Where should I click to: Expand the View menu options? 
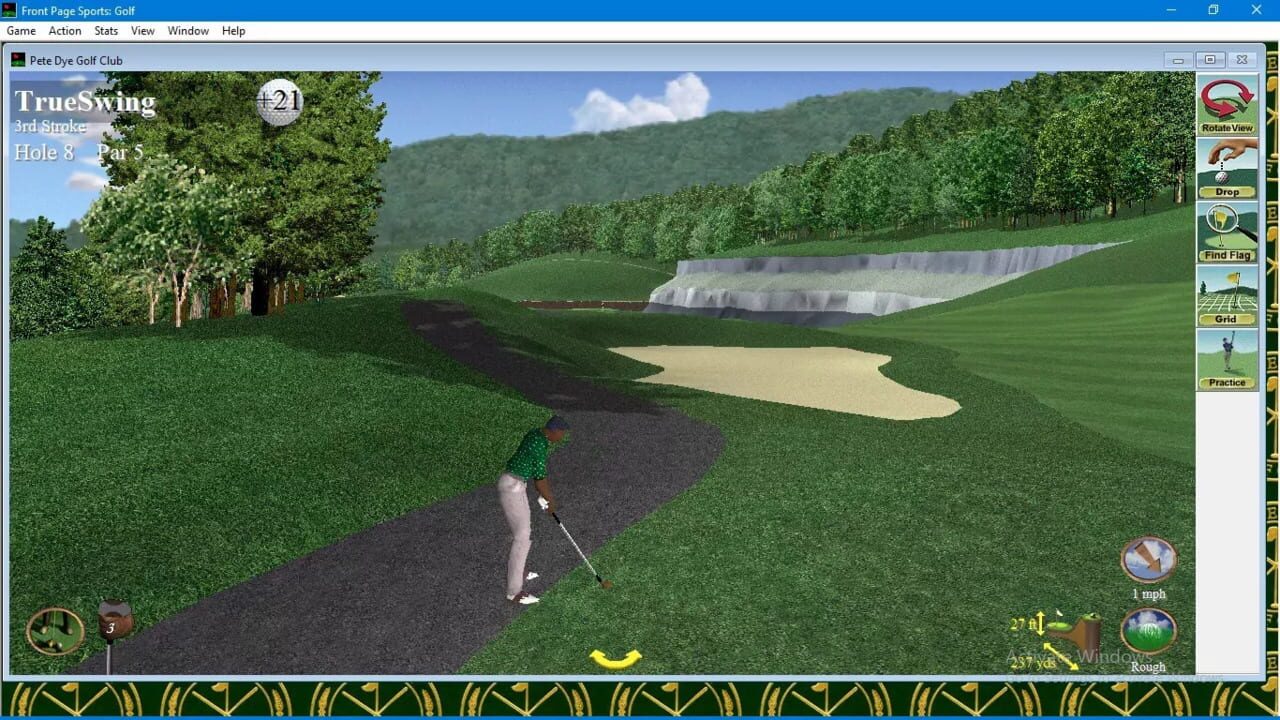tap(142, 31)
